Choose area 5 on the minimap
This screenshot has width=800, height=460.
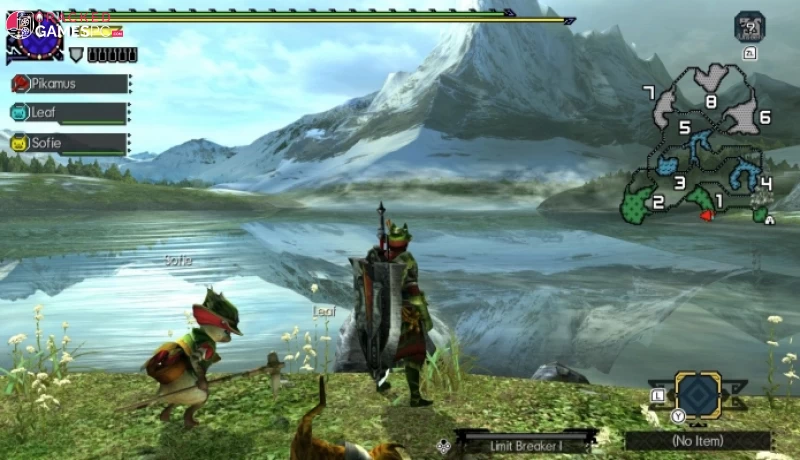(685, 128)
